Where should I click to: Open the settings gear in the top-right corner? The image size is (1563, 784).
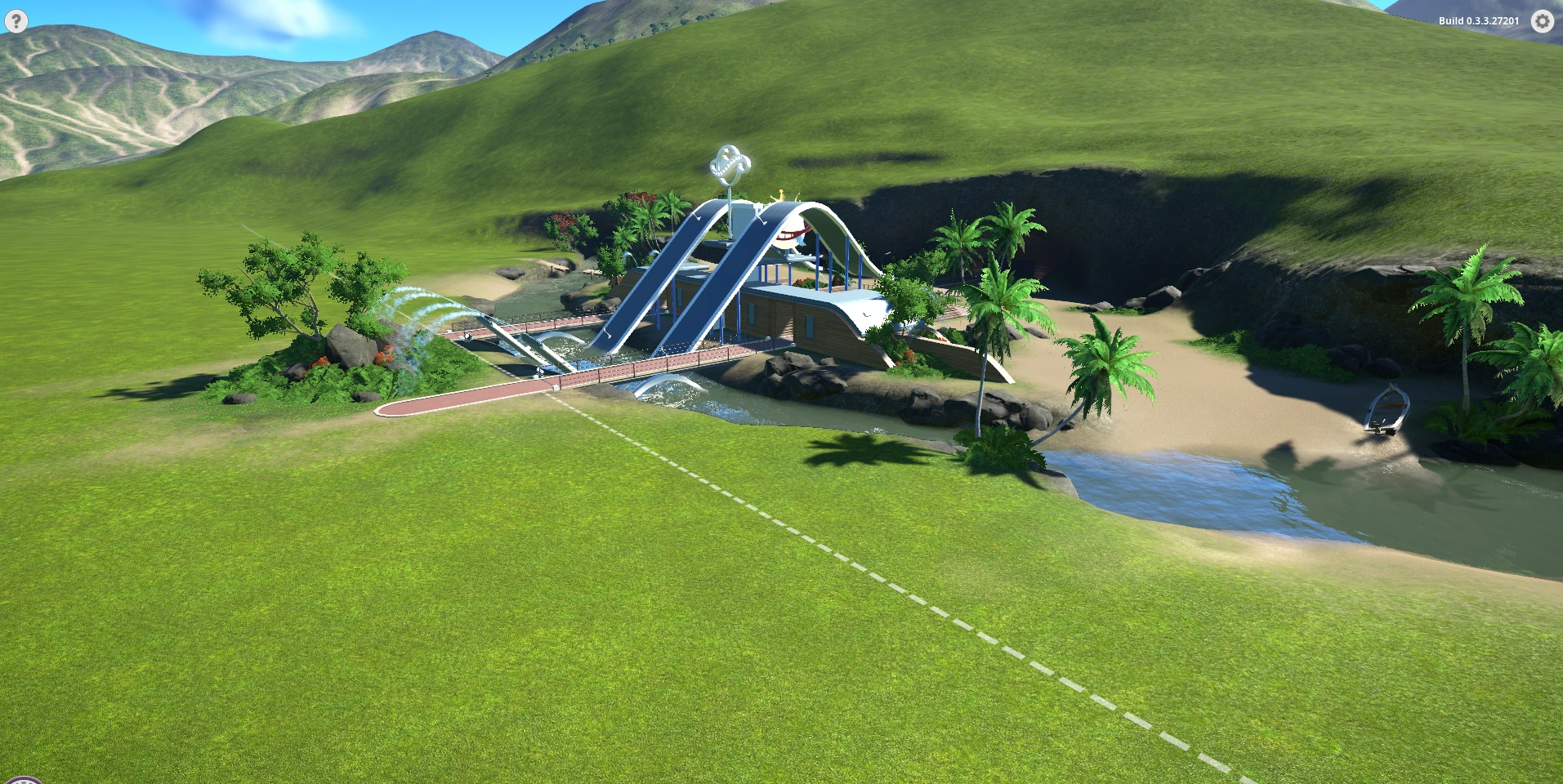tap(1543, 22)
